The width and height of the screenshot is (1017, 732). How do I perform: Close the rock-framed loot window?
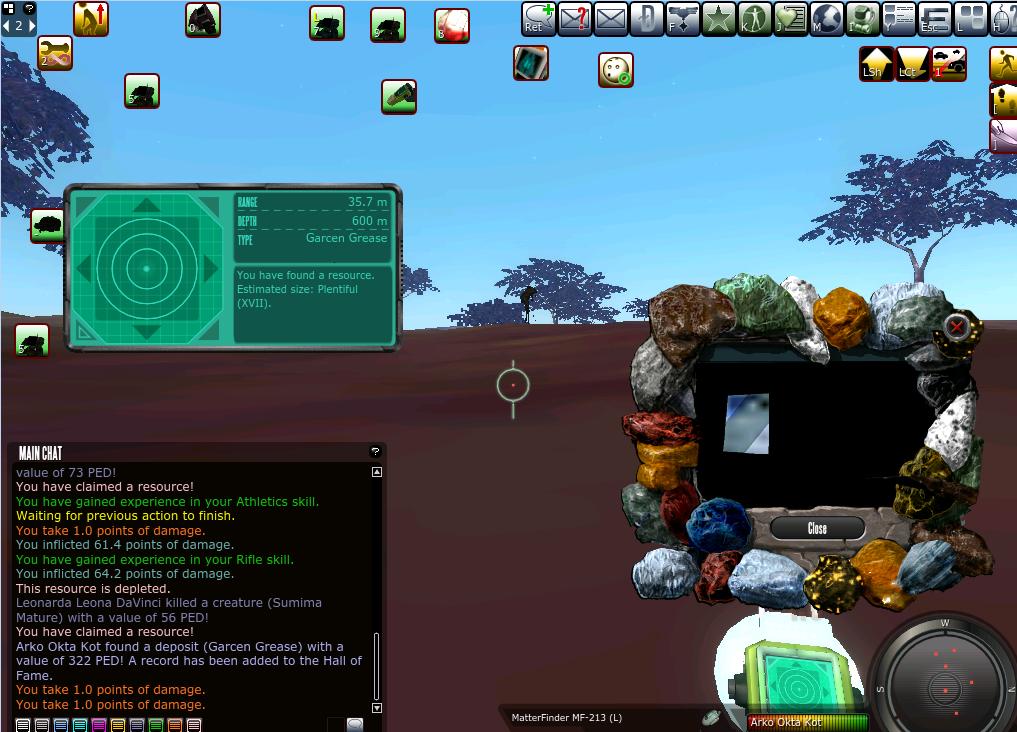817,528
